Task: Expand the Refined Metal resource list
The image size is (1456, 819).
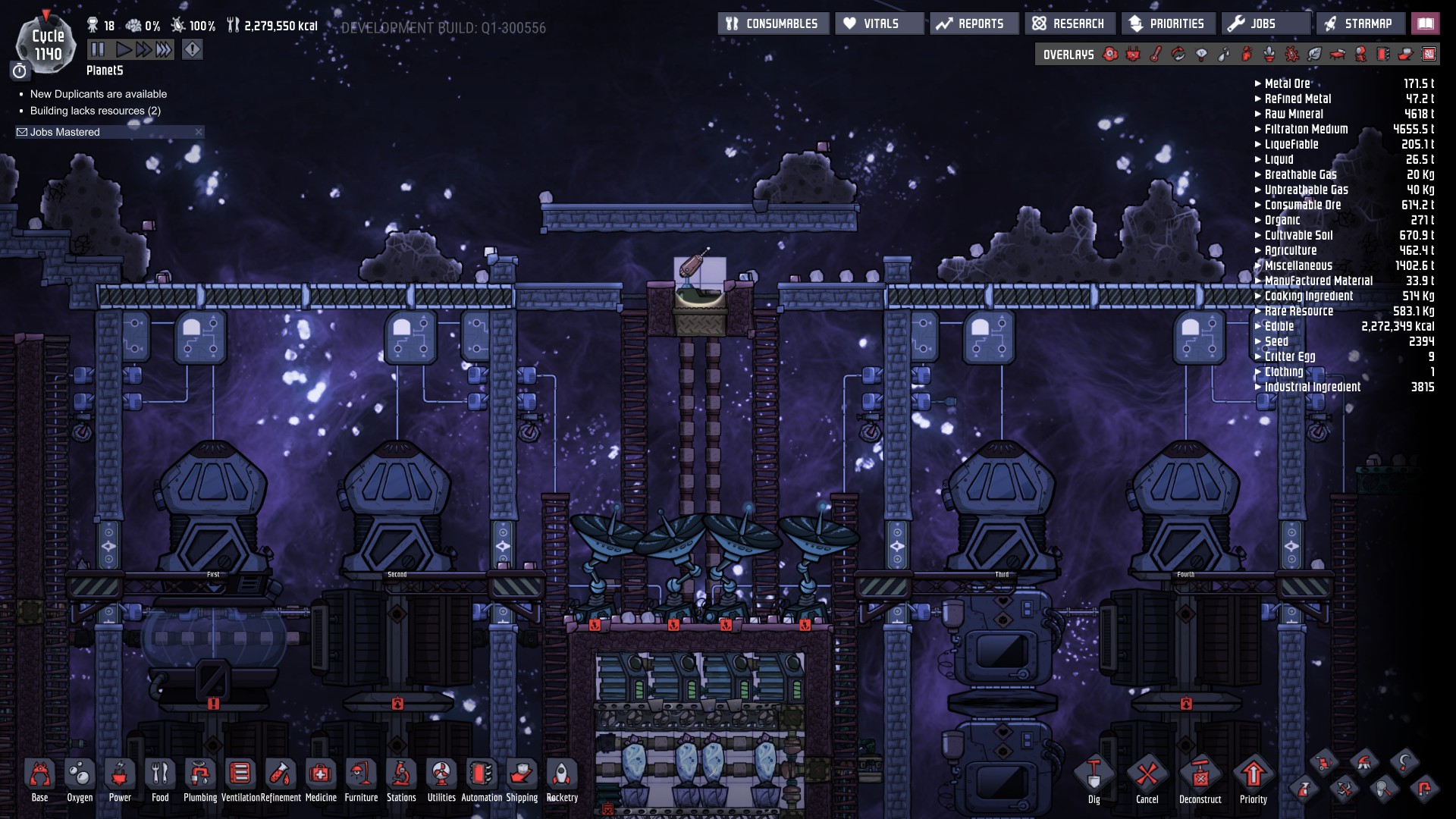Action: point(1297,99)
